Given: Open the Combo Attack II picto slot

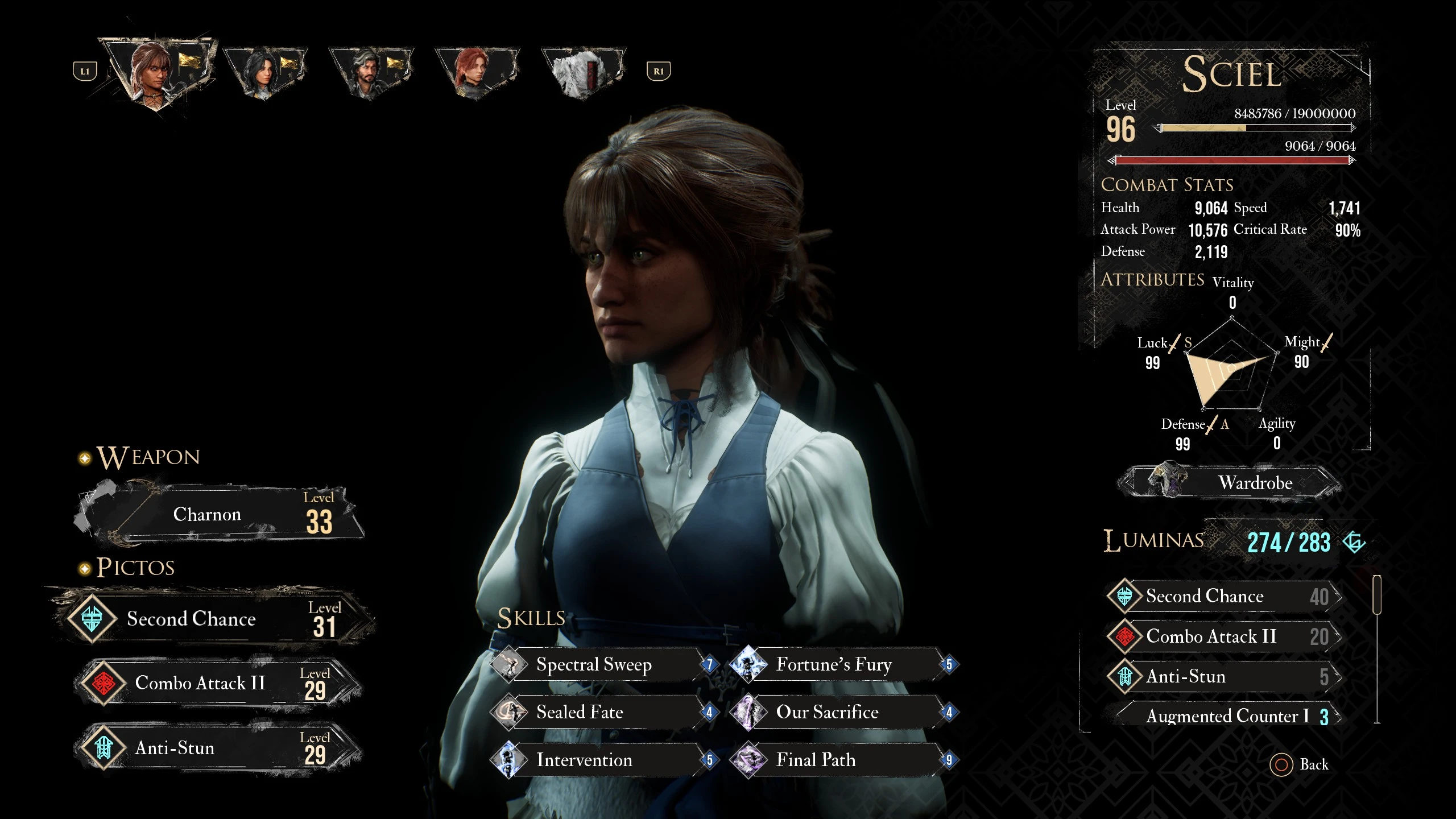Looking at the screenshot, I should (216, 682).
